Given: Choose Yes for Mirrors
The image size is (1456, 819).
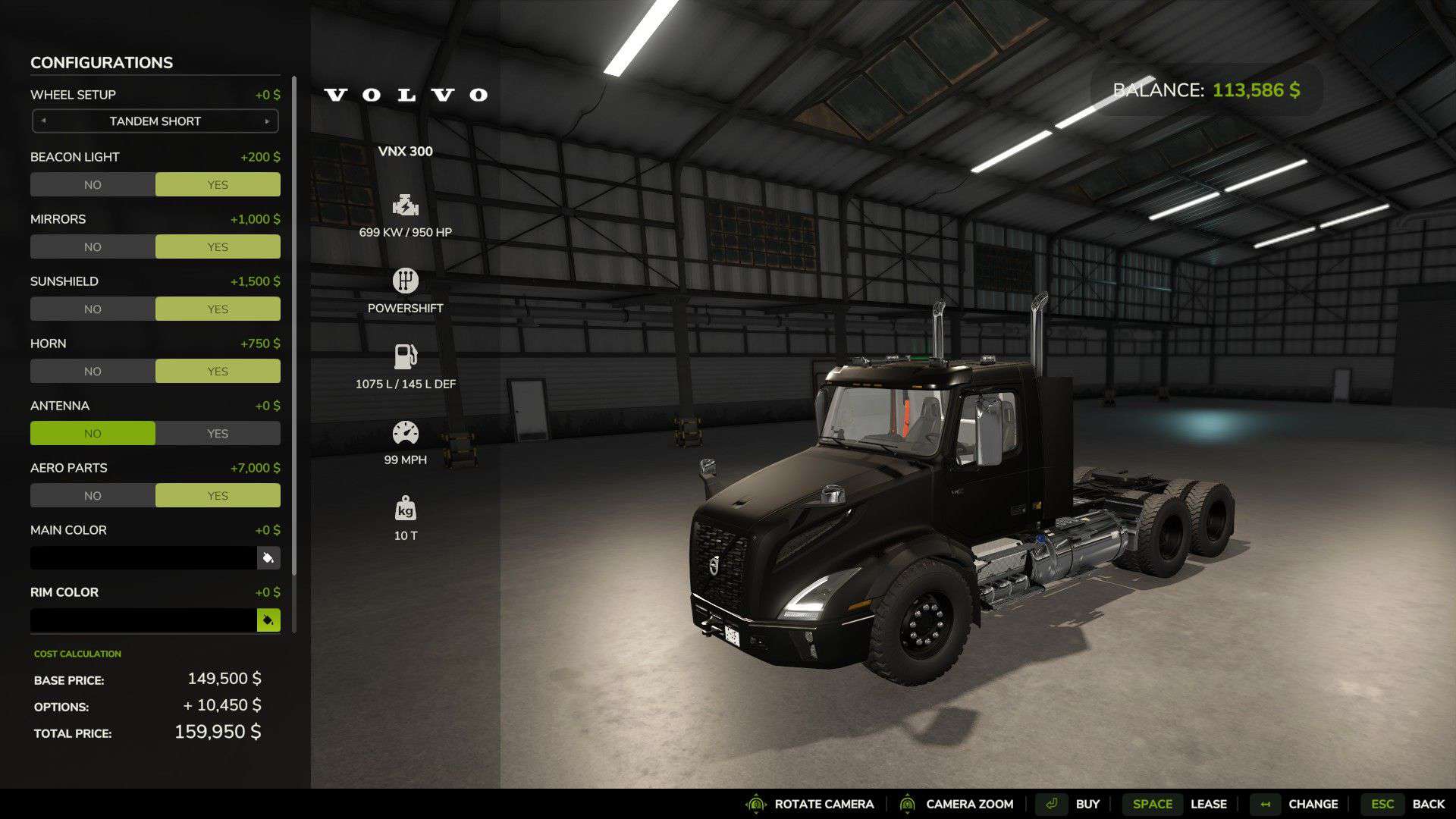Looking at the screenshot, I should click(218, 247).
